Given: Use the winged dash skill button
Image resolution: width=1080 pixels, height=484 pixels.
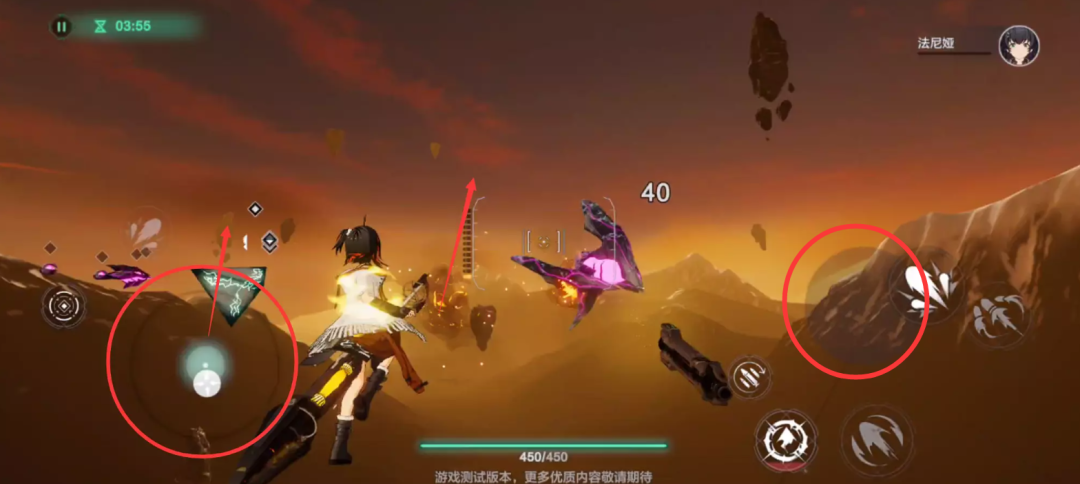Looking at the screenshot, I should 877,439.
